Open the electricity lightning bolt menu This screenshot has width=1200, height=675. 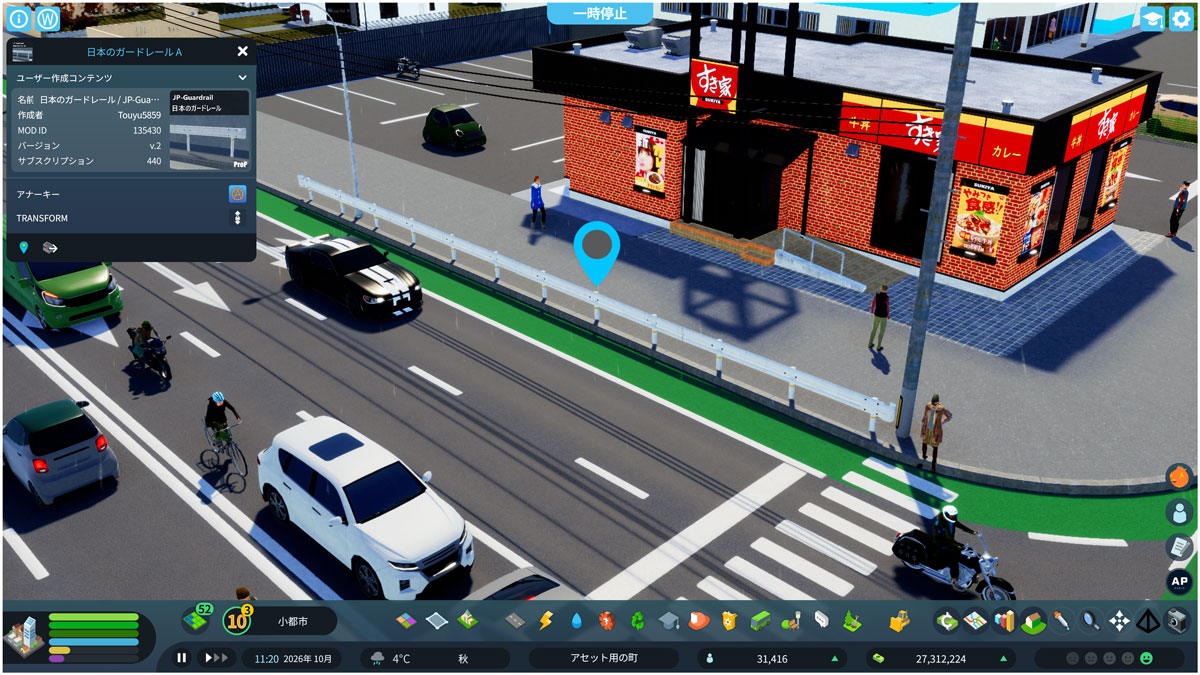546,621
